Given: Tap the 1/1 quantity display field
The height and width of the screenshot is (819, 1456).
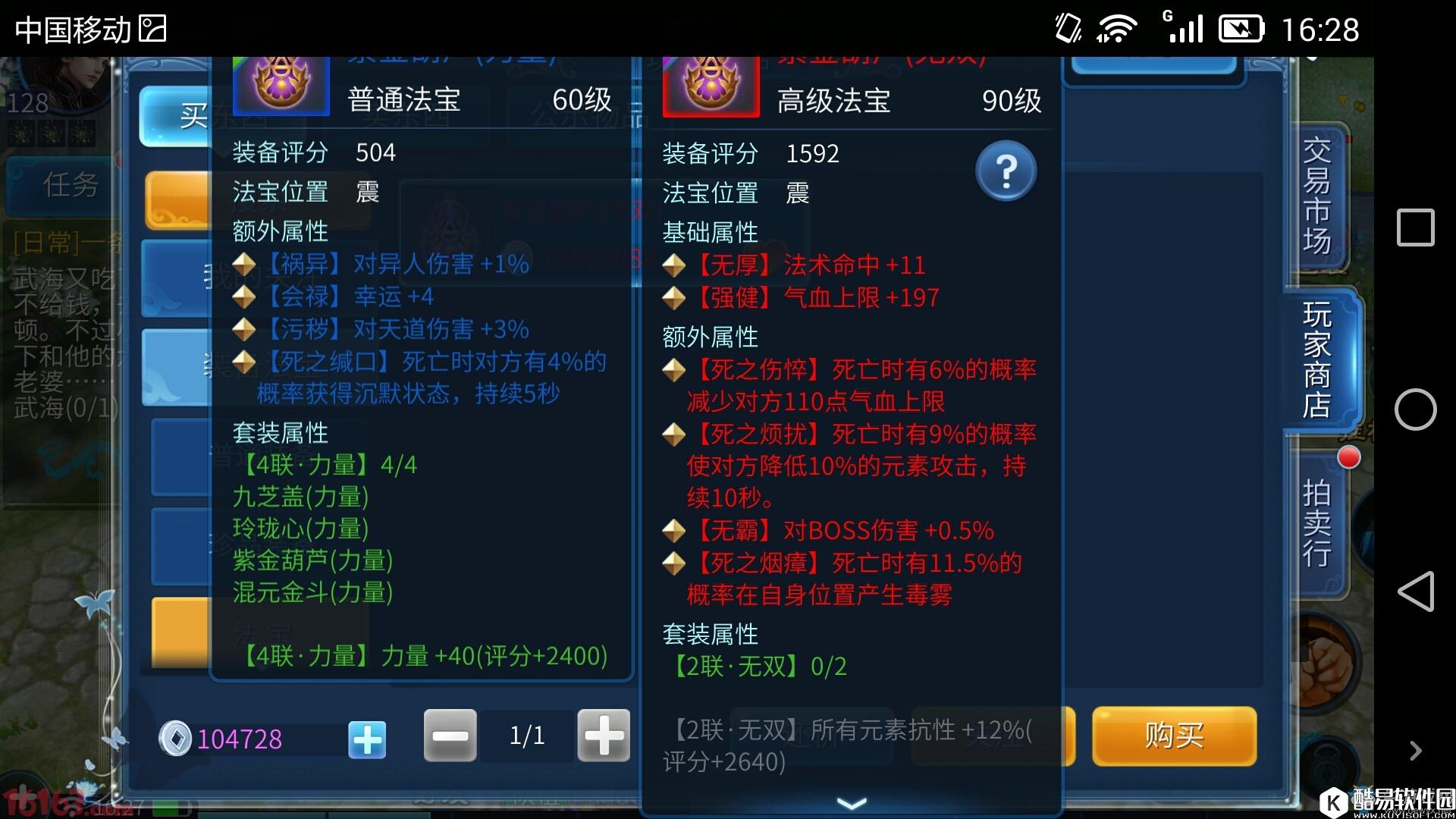Looking at the screenshot, I should (526, 735).
